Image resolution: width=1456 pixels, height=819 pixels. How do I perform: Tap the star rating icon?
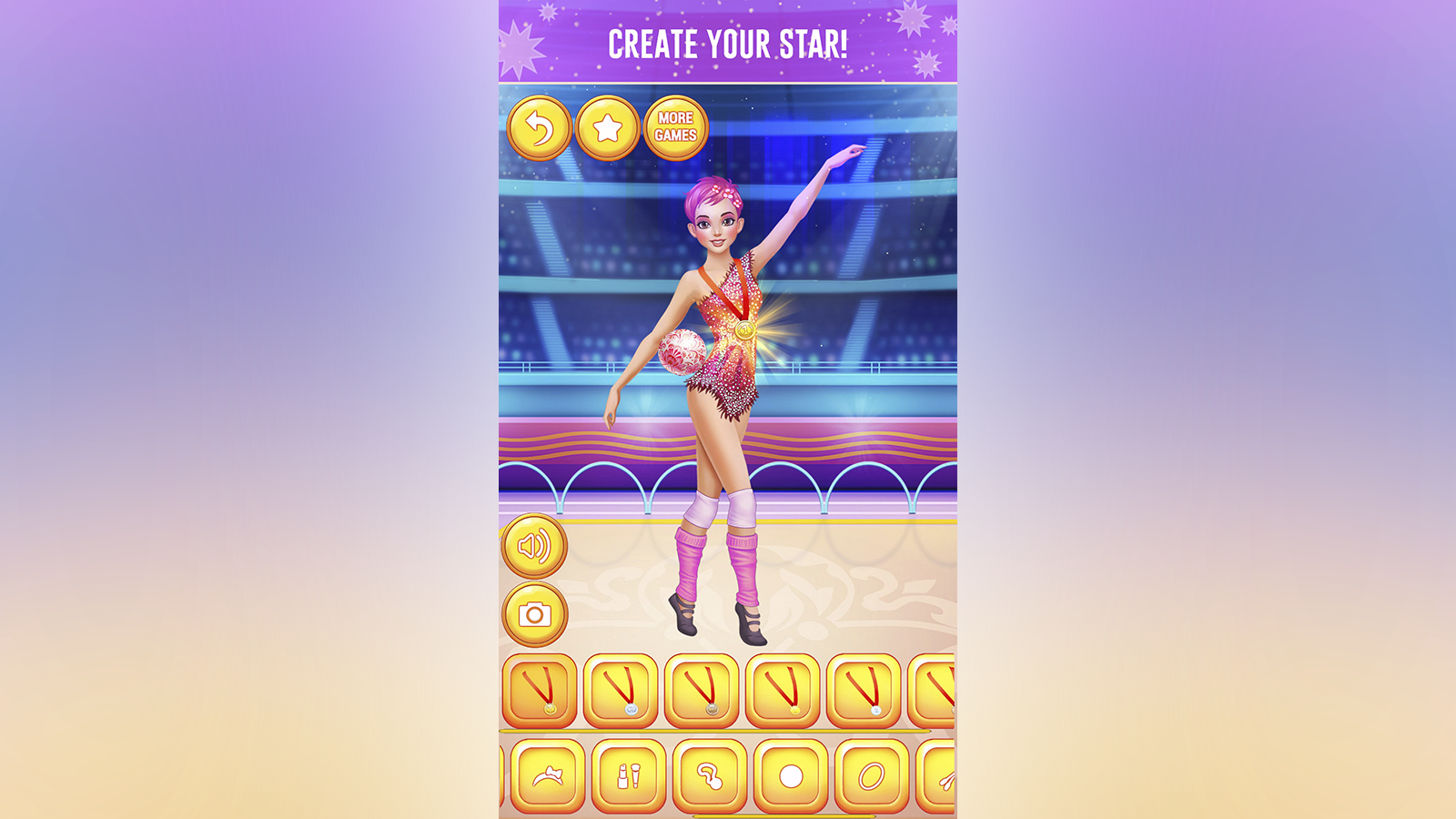608,127
